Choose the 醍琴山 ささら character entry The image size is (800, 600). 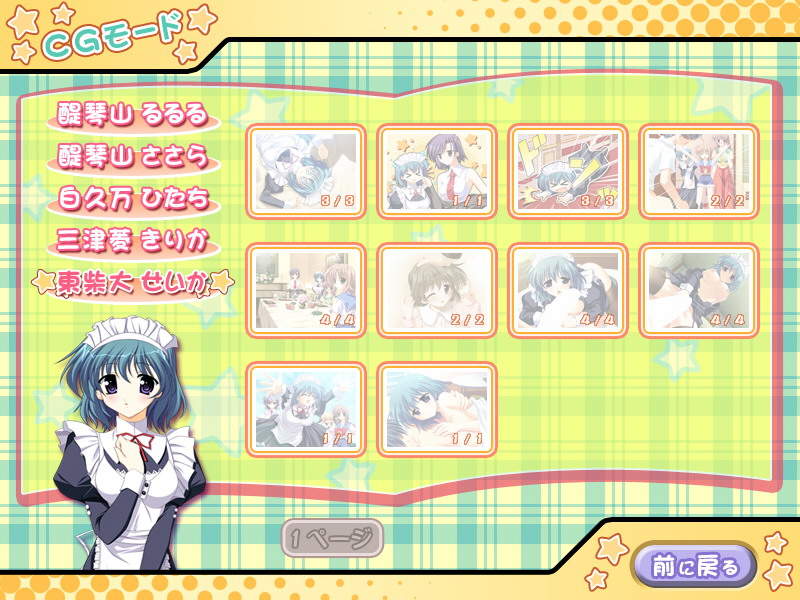pos(133,158)
